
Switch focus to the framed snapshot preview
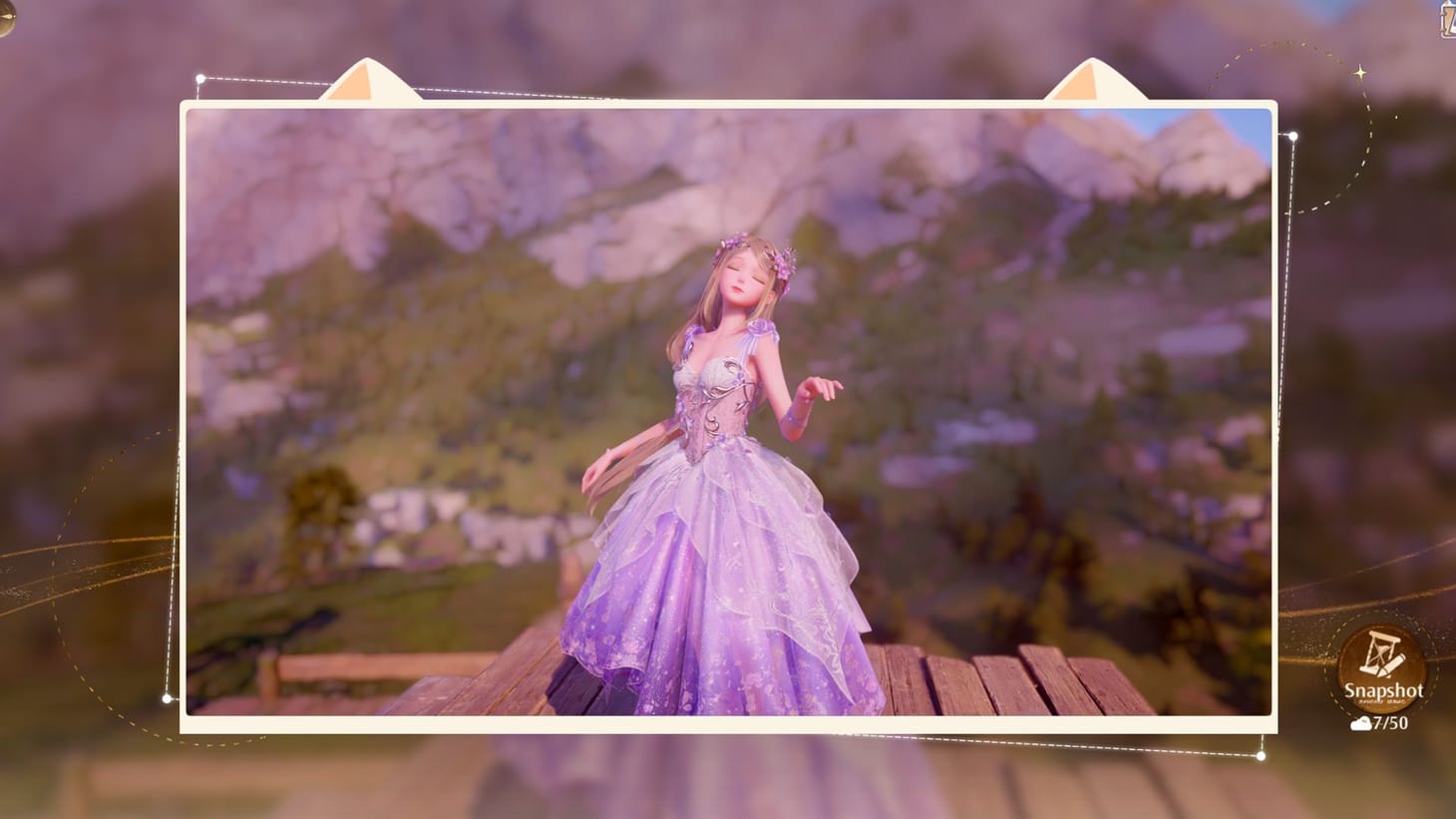point(728,414)
